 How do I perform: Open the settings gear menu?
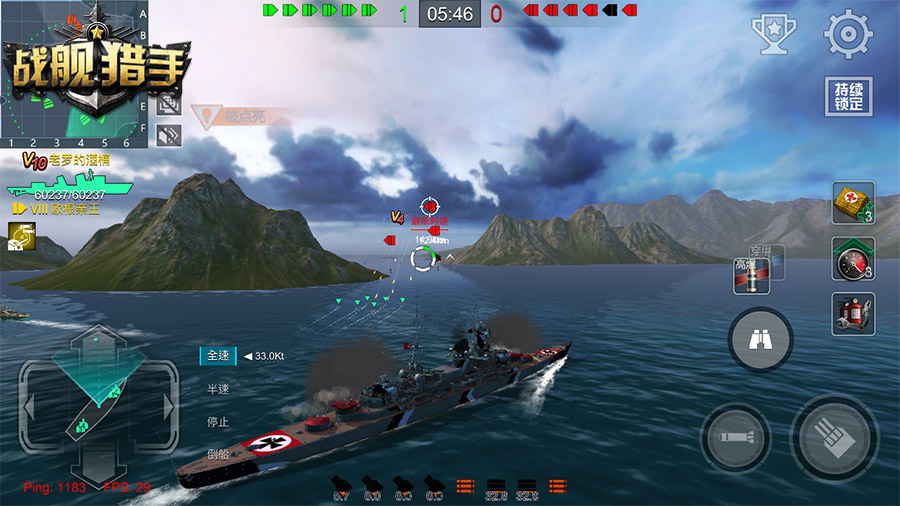click(x=848, y=34)
